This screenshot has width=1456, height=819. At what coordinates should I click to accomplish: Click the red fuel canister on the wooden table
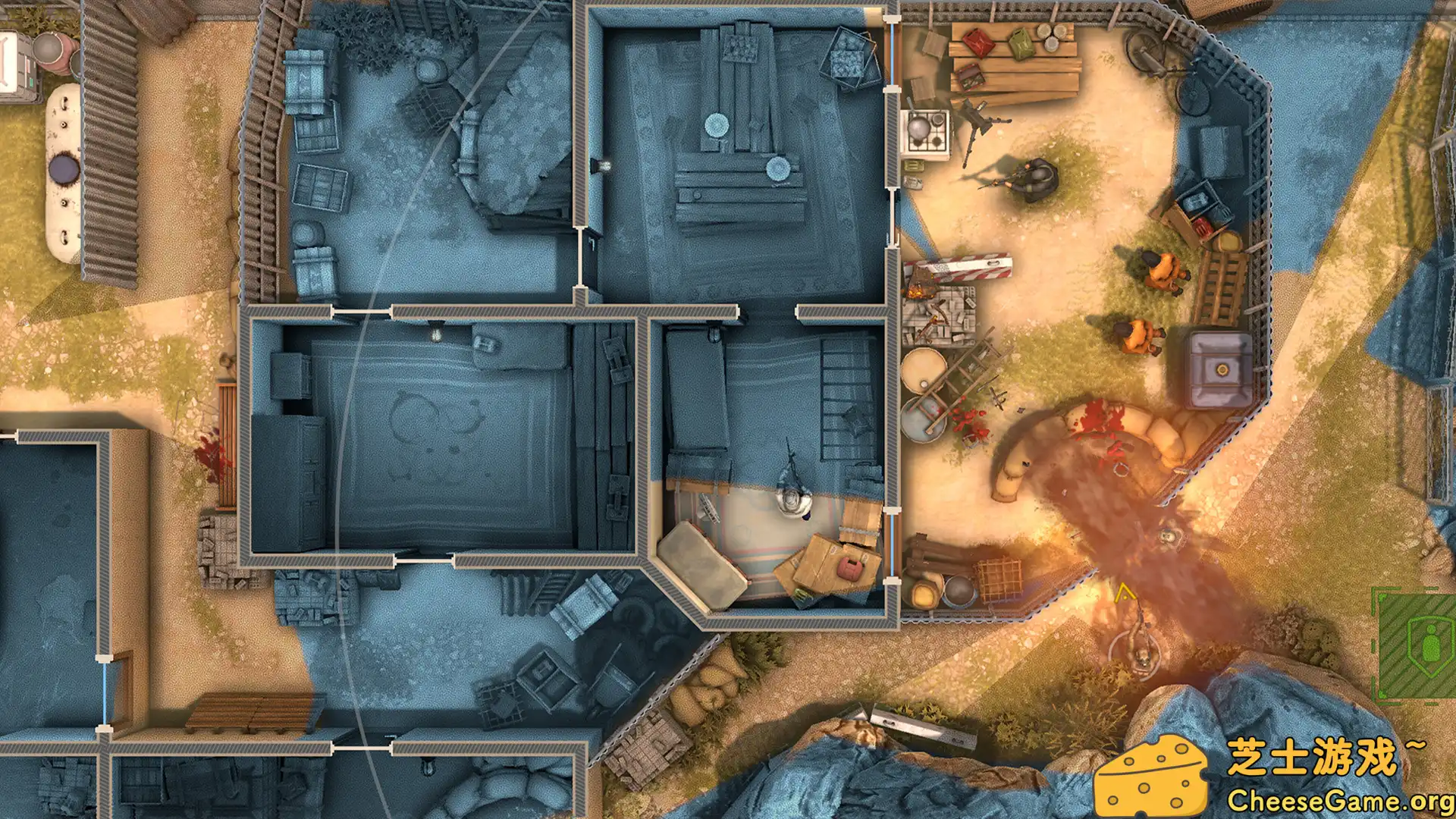tap(978, 42)
